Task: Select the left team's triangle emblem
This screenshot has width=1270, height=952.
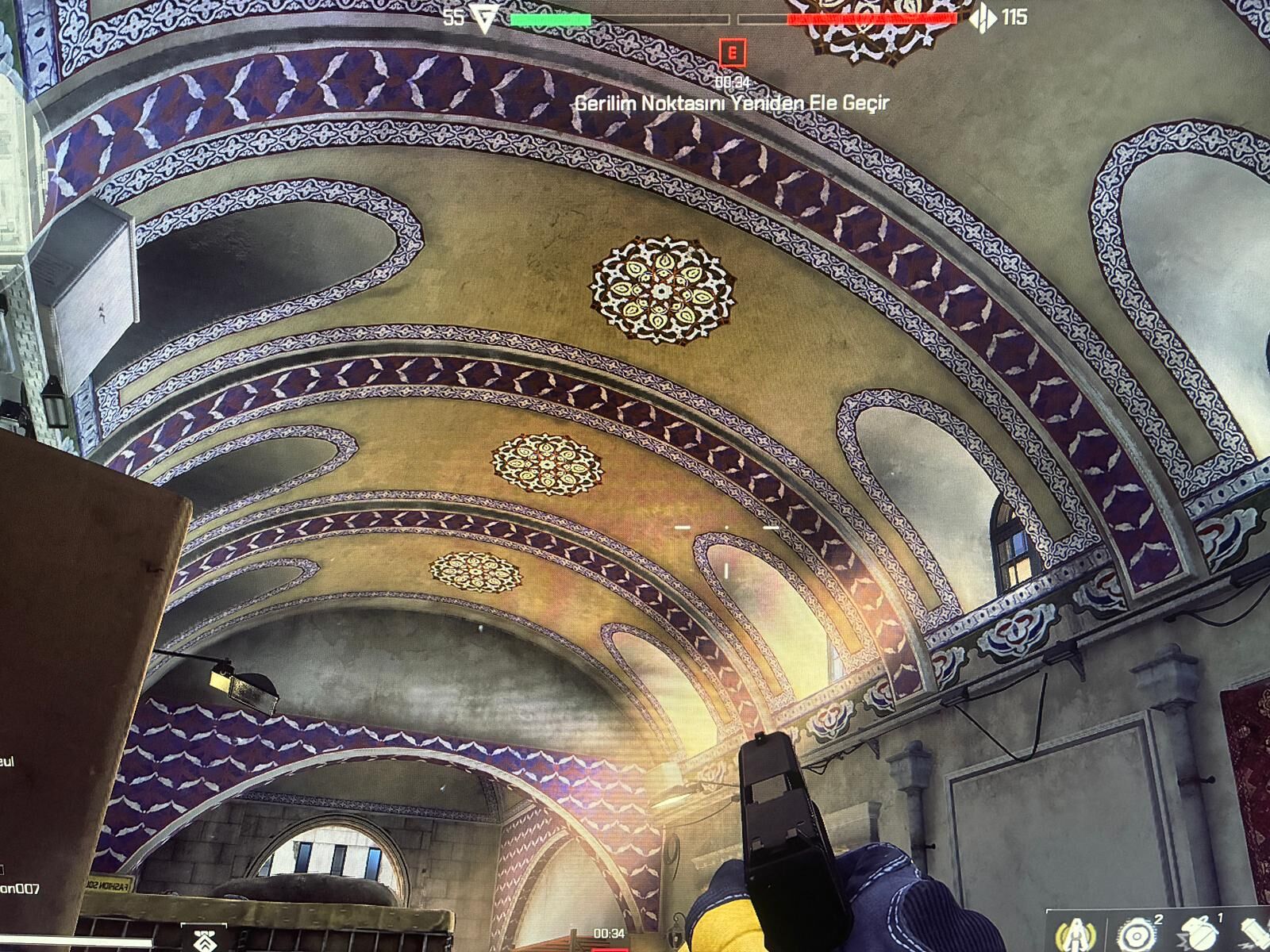Action: coord(483,17)
